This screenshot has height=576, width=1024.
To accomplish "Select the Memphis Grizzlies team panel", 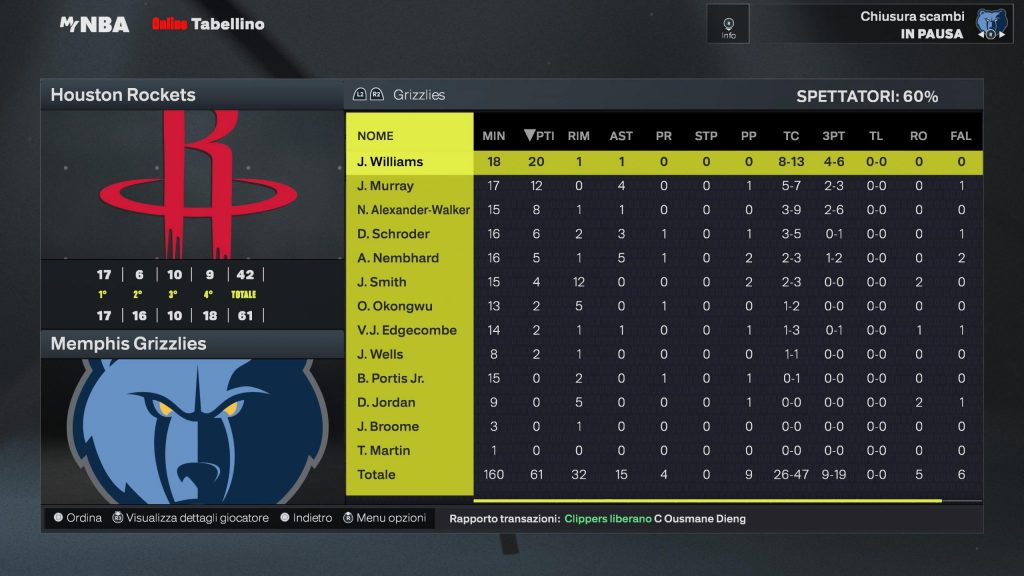I will click(x=191, y=343).
